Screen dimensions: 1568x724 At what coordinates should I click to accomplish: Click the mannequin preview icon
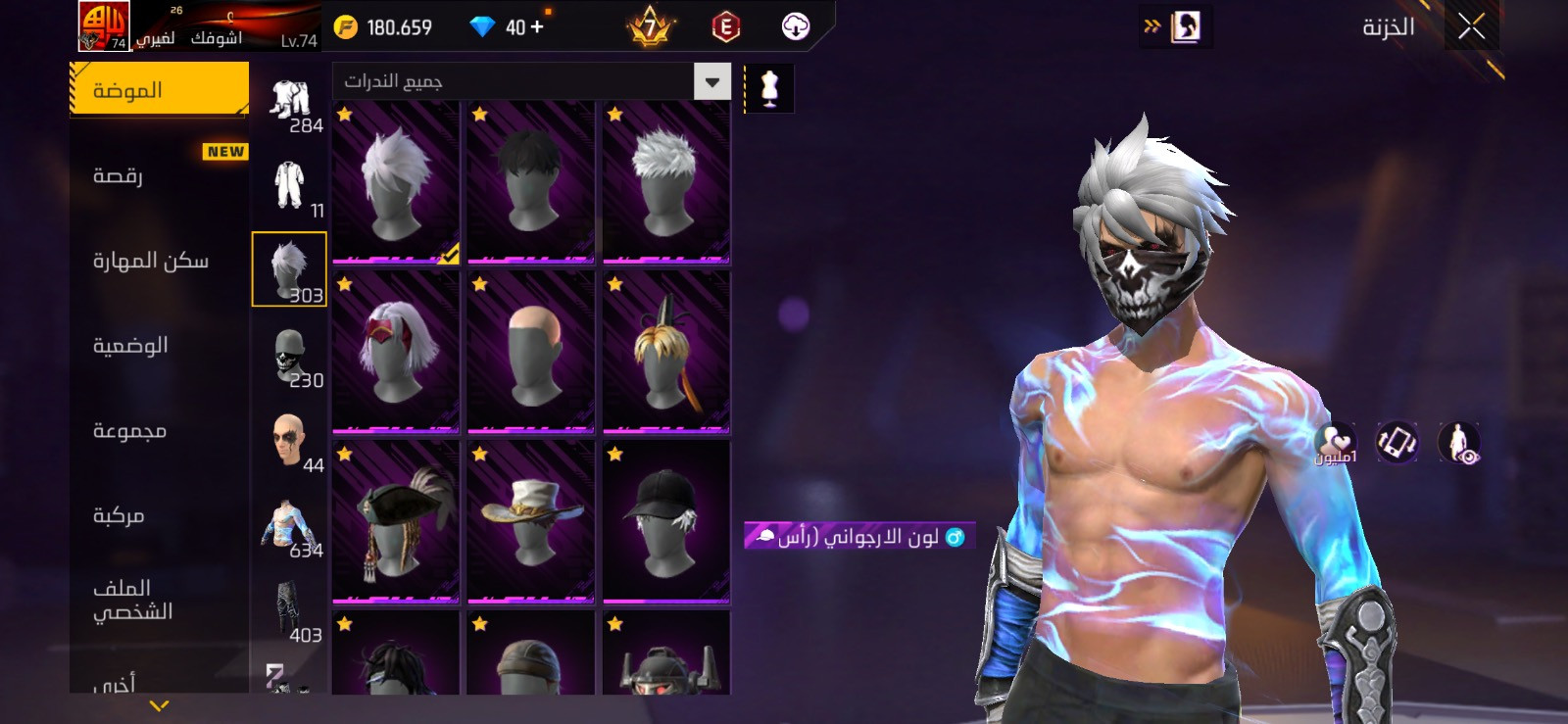[769, 88]
